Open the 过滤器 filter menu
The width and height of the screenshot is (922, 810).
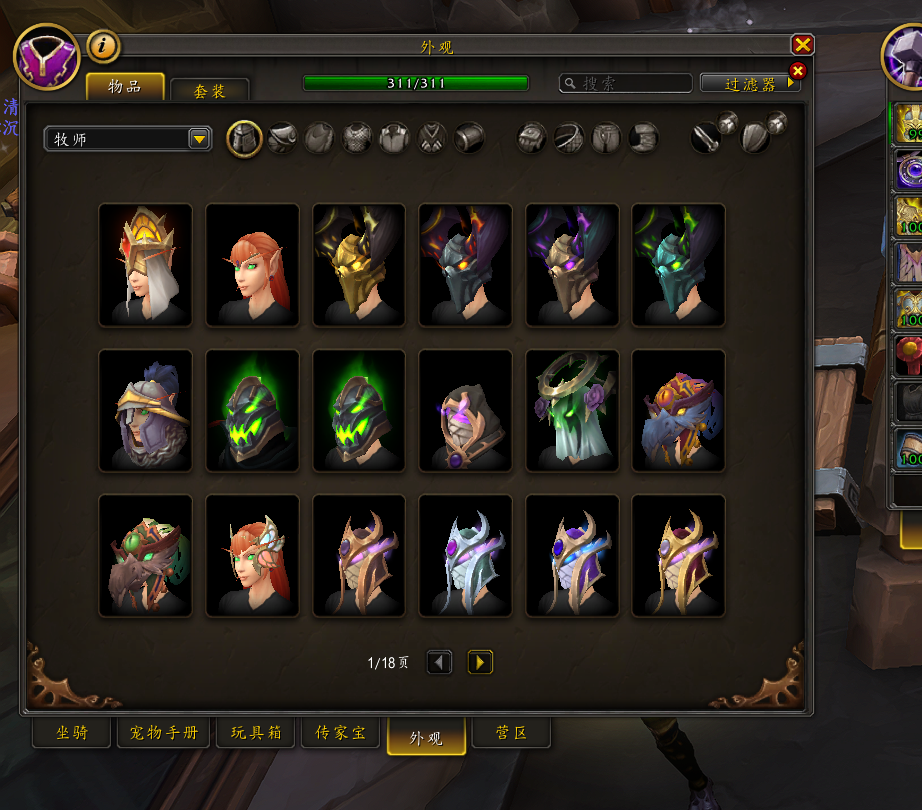point(750,84)
